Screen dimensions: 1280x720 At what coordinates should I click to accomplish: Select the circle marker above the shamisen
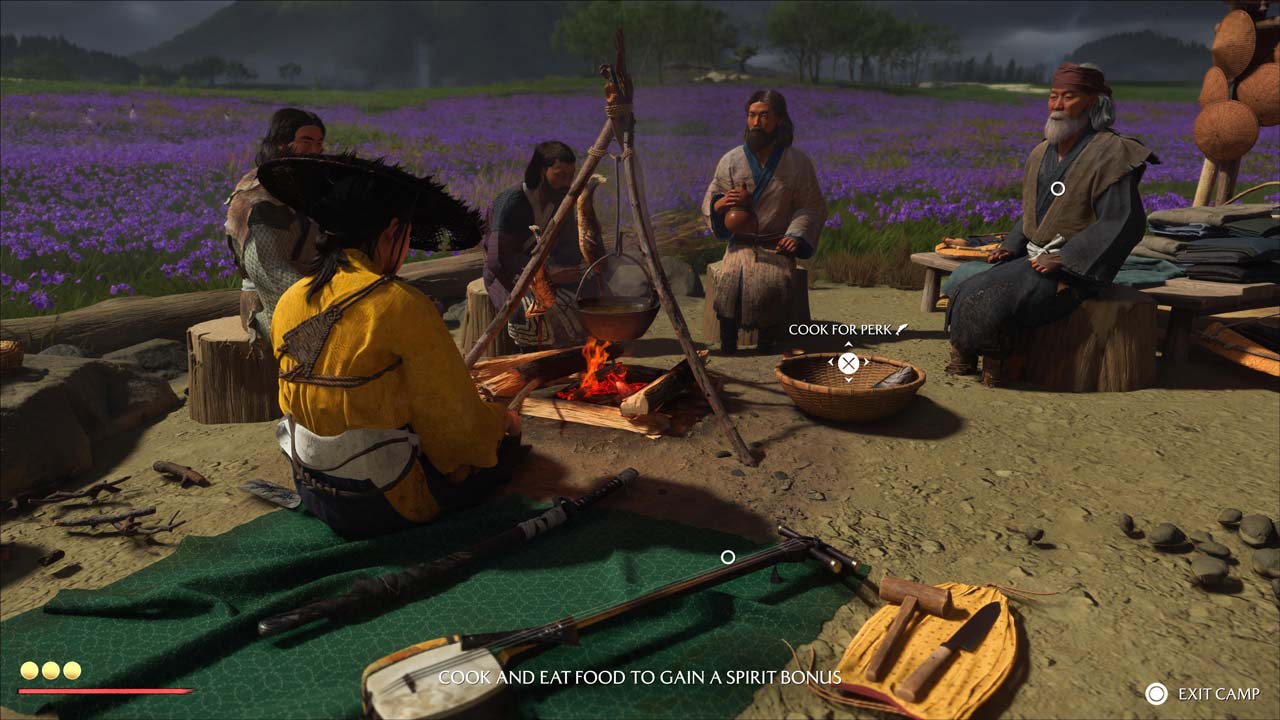click(x=728, y=557)
